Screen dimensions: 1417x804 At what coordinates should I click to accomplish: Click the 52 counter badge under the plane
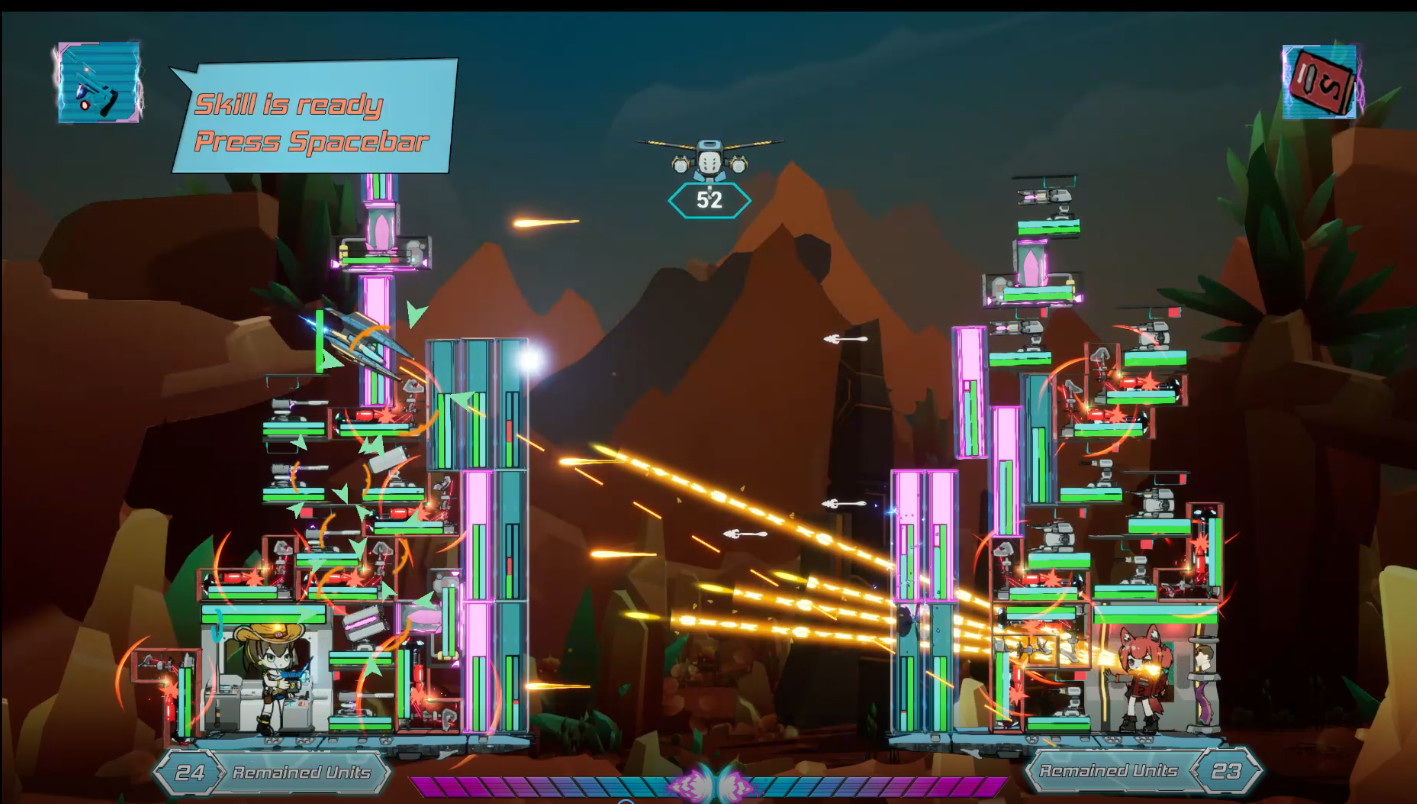coord(709,198)
